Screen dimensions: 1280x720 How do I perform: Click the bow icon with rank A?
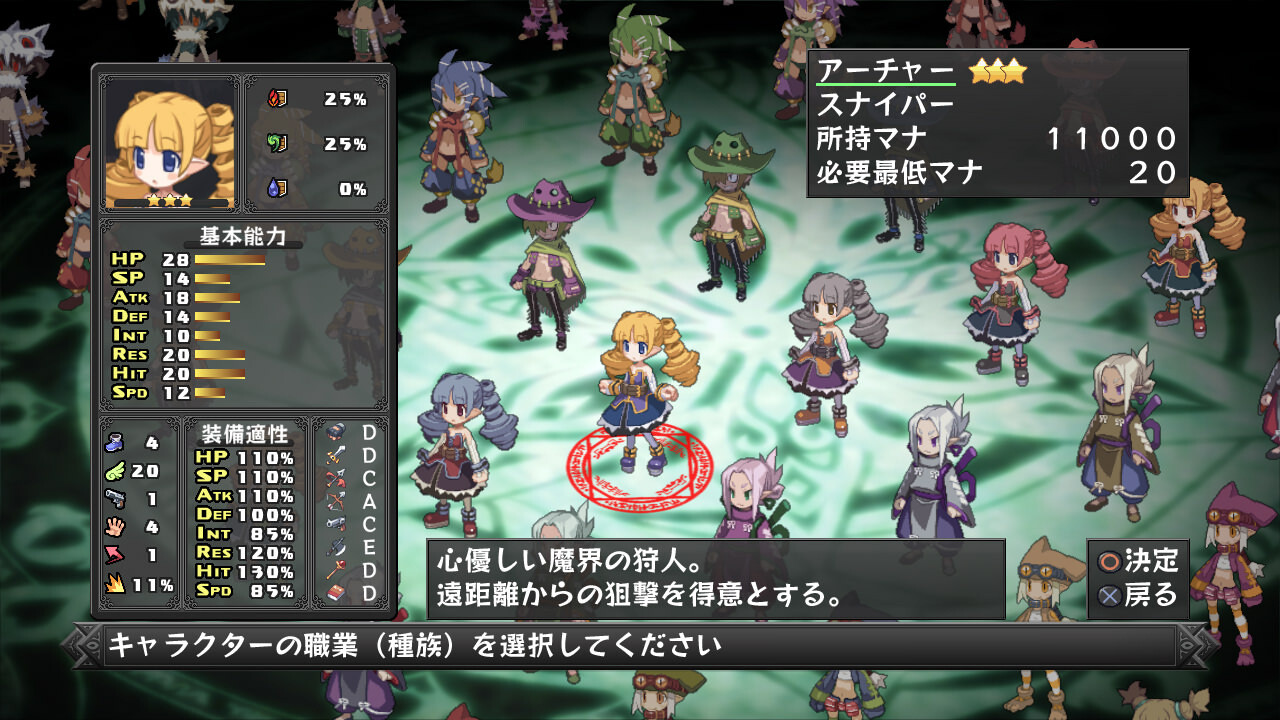click(x=336, y=499)
